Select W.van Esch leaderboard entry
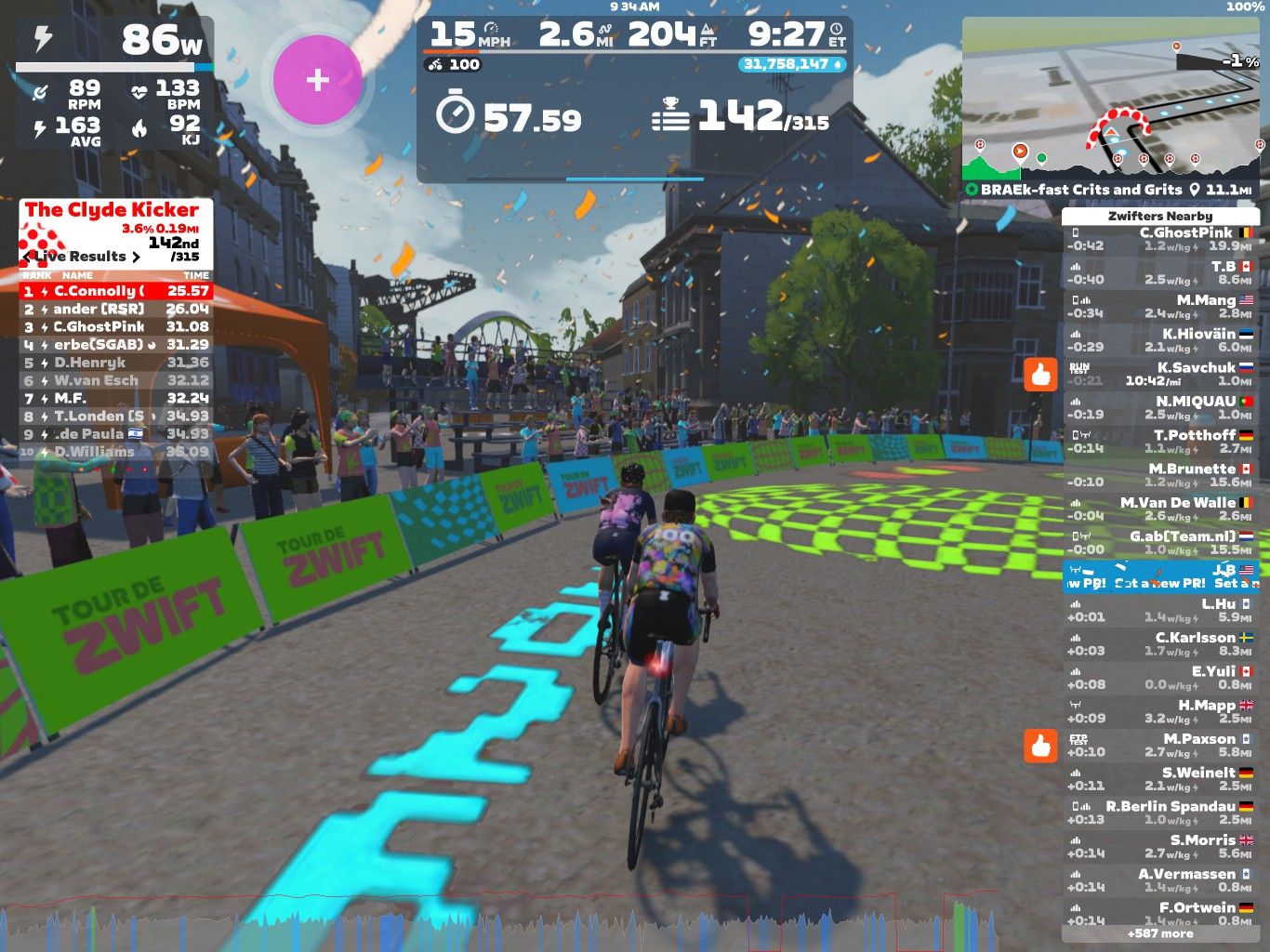 116,380
